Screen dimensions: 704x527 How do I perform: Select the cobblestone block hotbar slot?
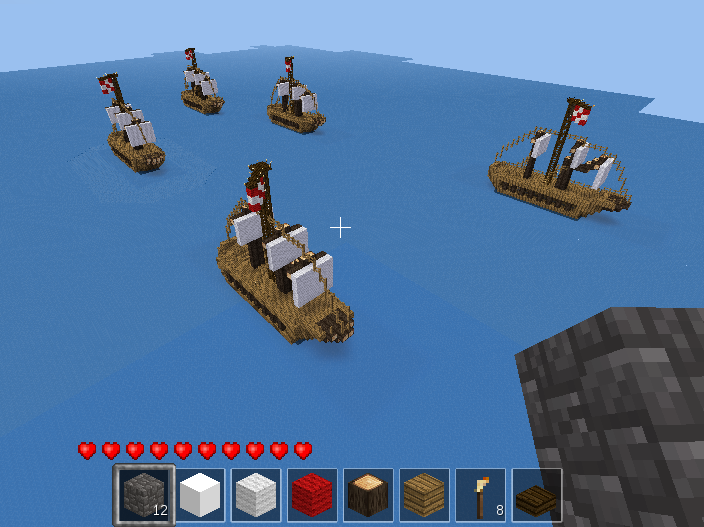[x=144, y=495]
